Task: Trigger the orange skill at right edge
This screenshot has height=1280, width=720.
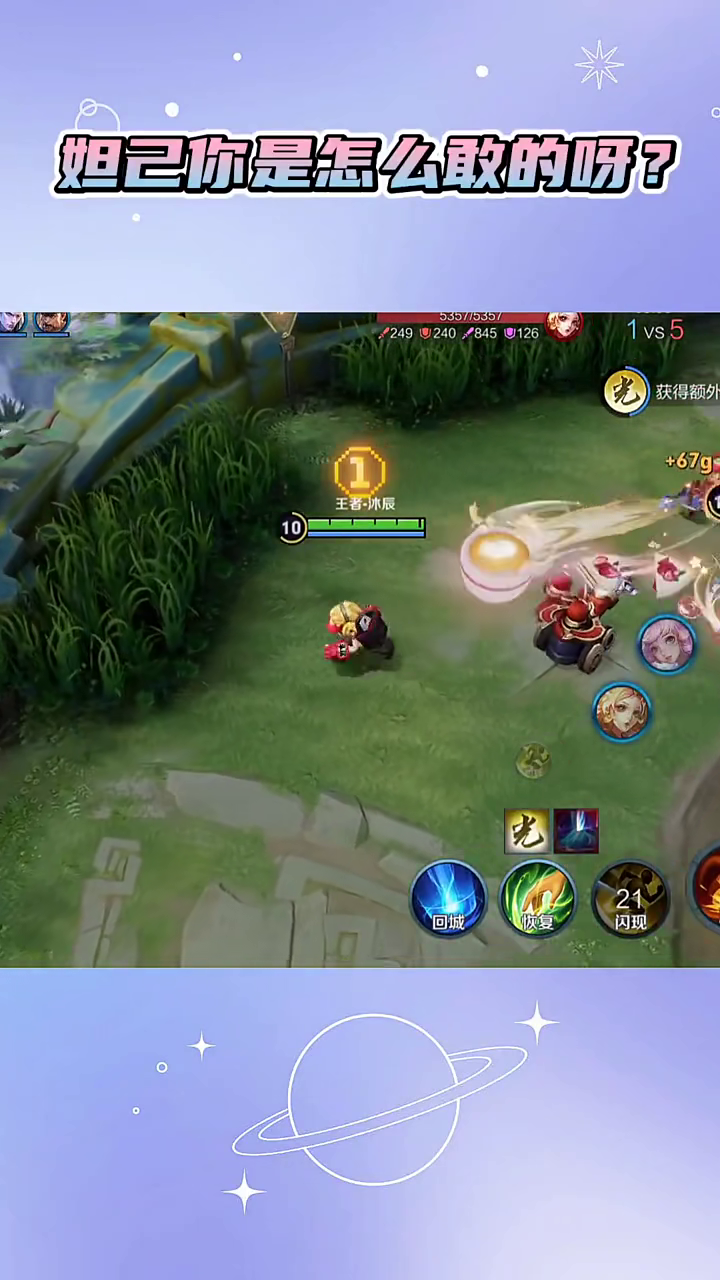Action: pos(708,886)
